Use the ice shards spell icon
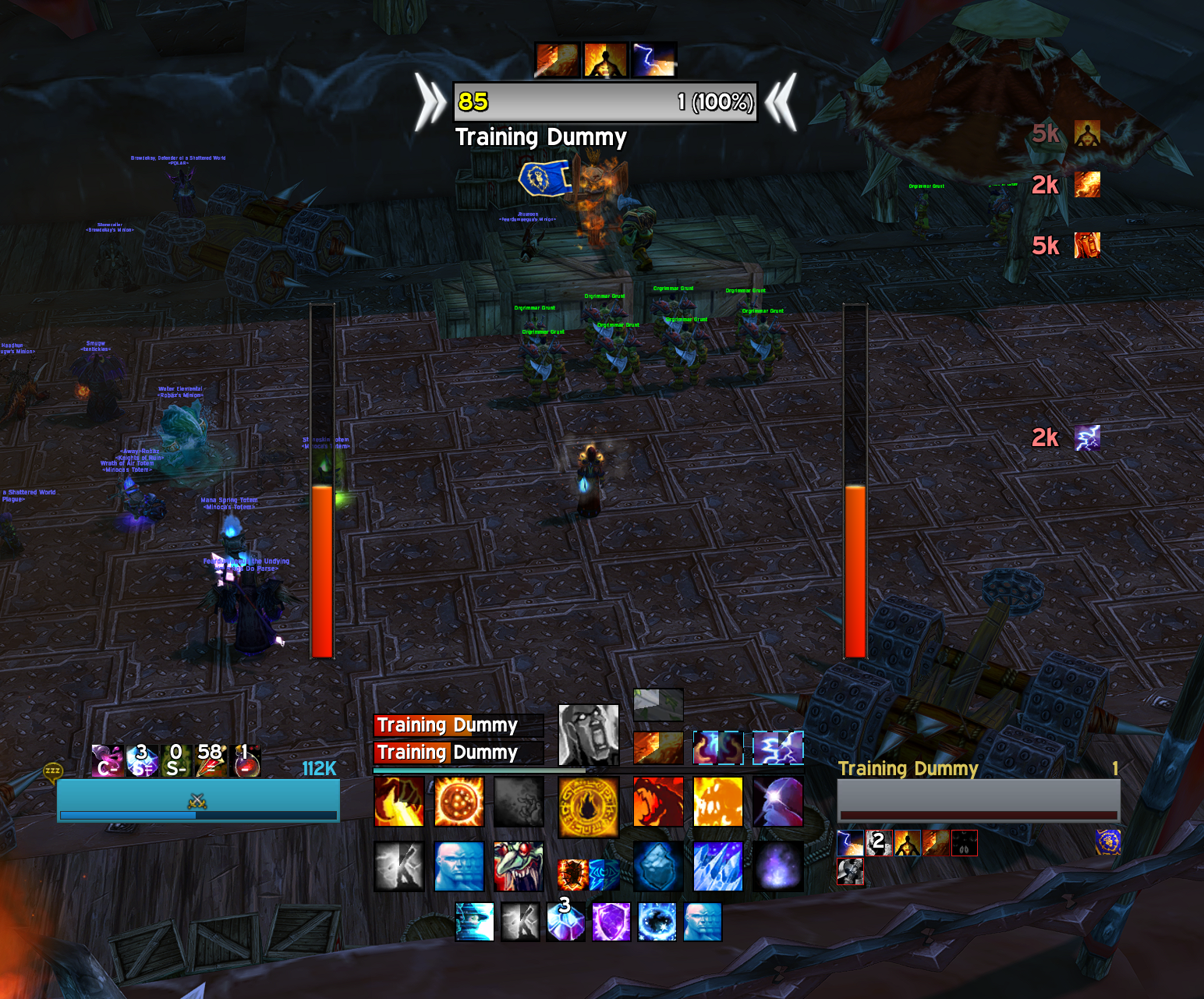 (717, 866)
